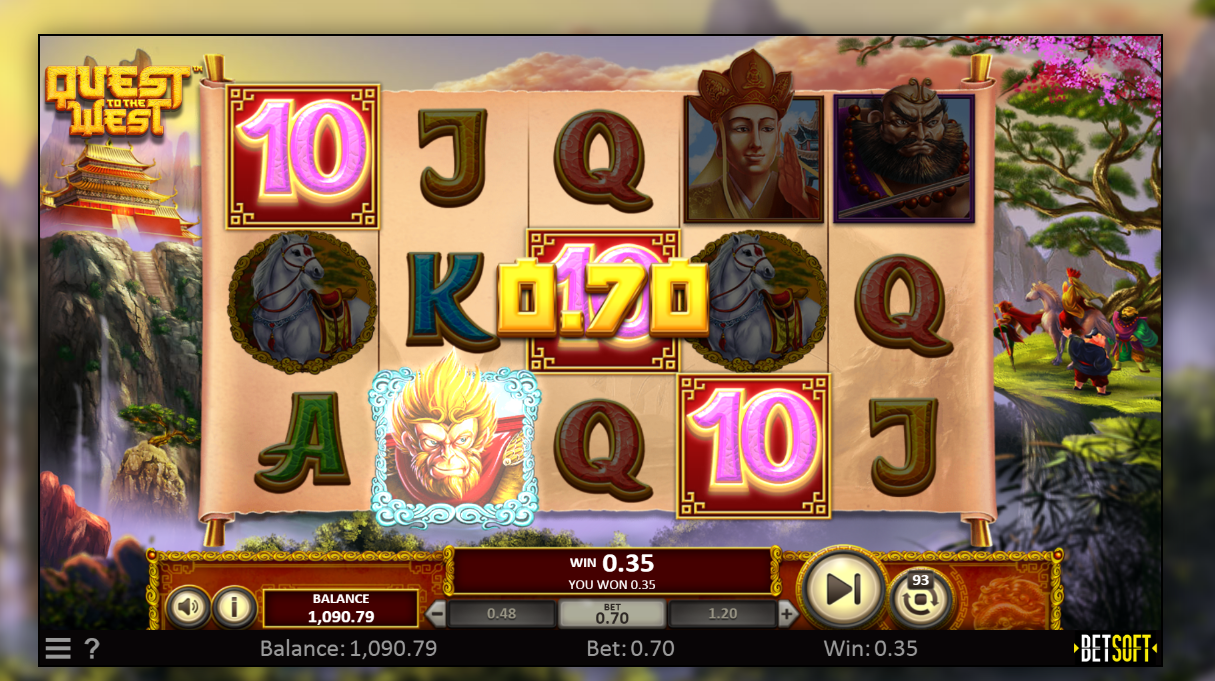The image size is (1215, 681).
Task: Toggle the autoplay button showing 93
Action: pos(919,600)
